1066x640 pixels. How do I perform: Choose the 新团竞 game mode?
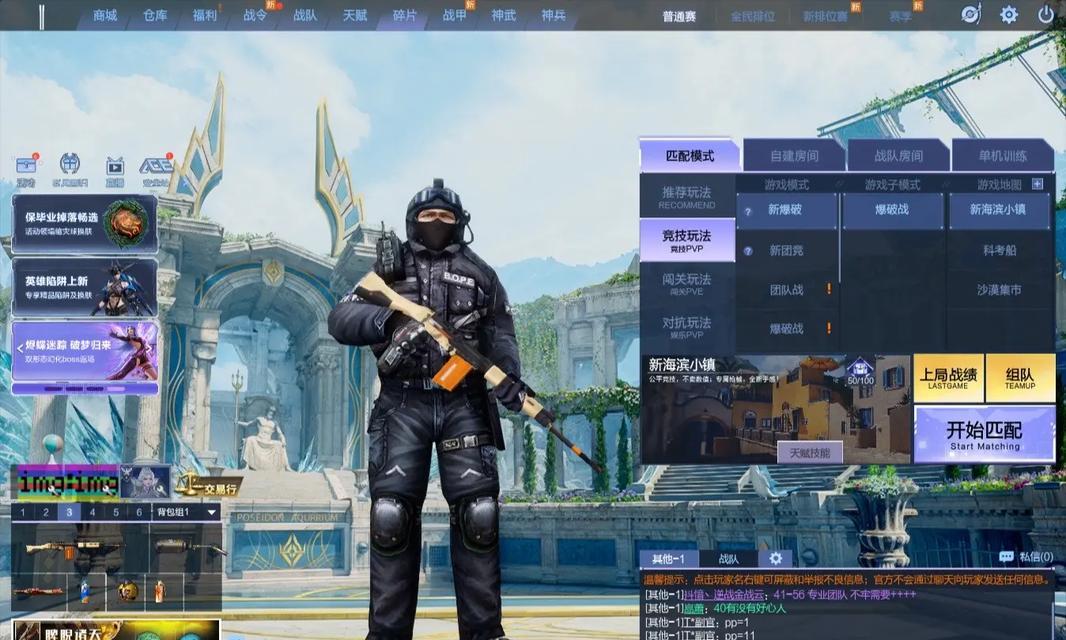(786, 250)
